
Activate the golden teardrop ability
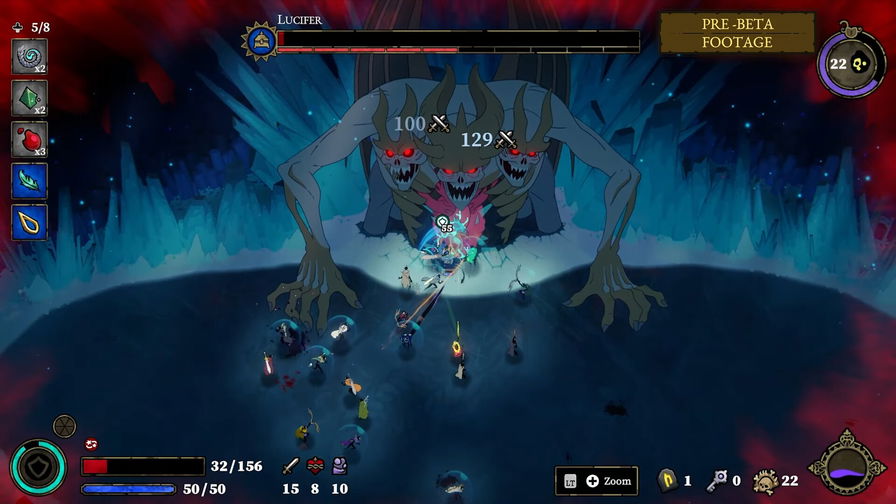[x=29, y=221]
